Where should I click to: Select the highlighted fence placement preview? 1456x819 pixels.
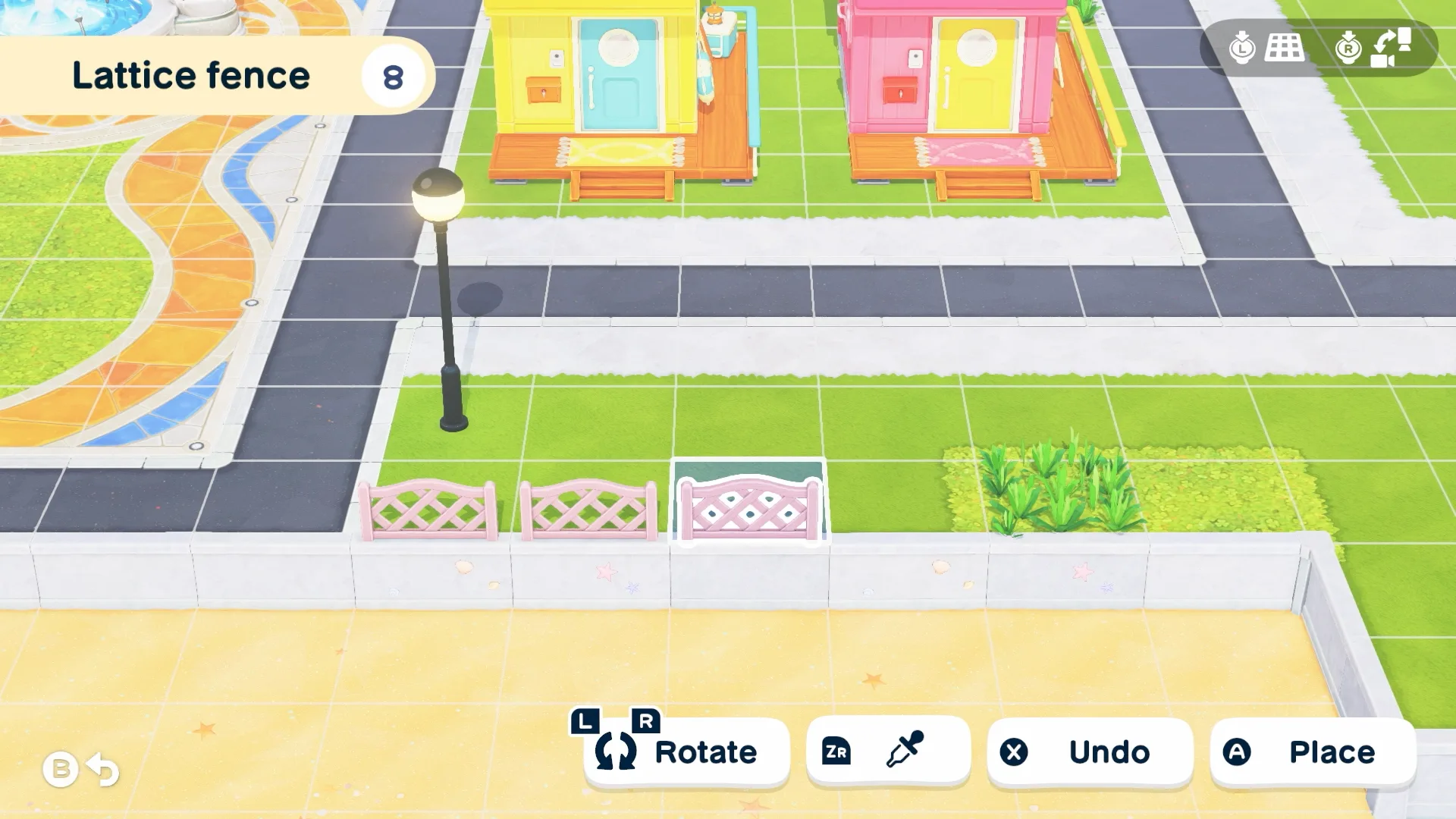747,504
